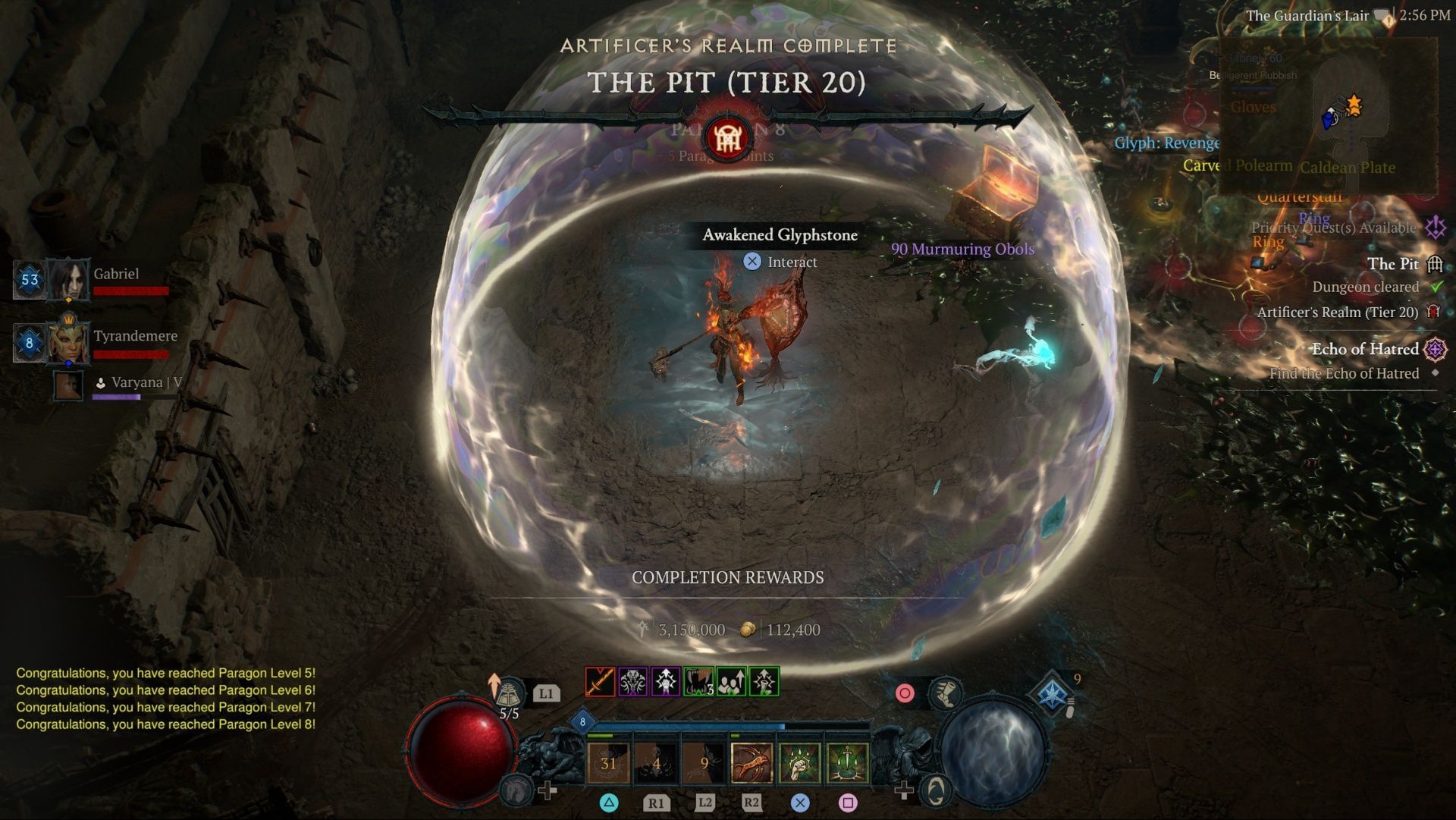Click the winged boot evade icon

pyautogui.click(x=945, y=693)
